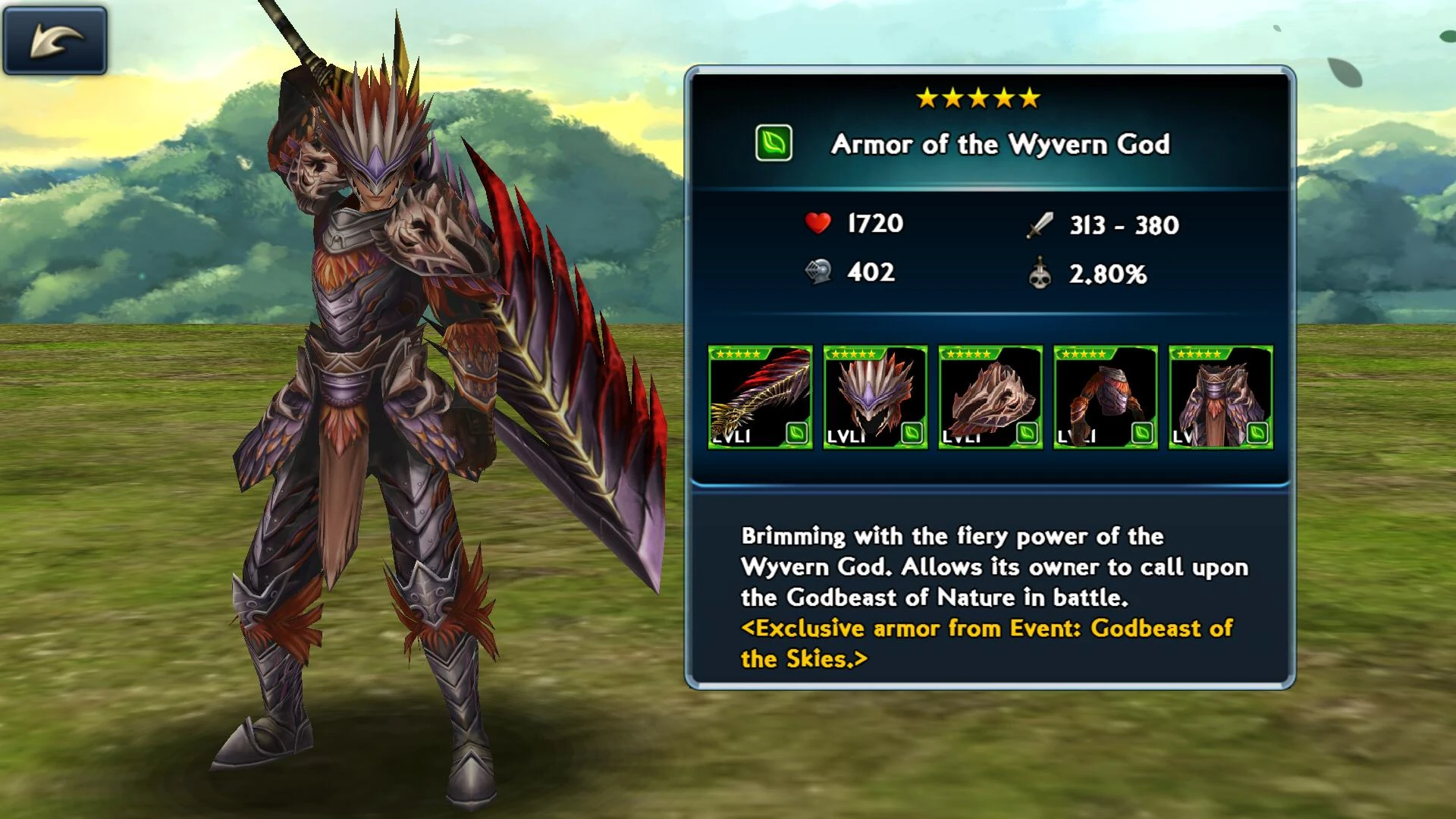This screenshot has height=819, width=1456.
Task: Select the arm gauntlet equipment slot
Action: pos(1106,397)
